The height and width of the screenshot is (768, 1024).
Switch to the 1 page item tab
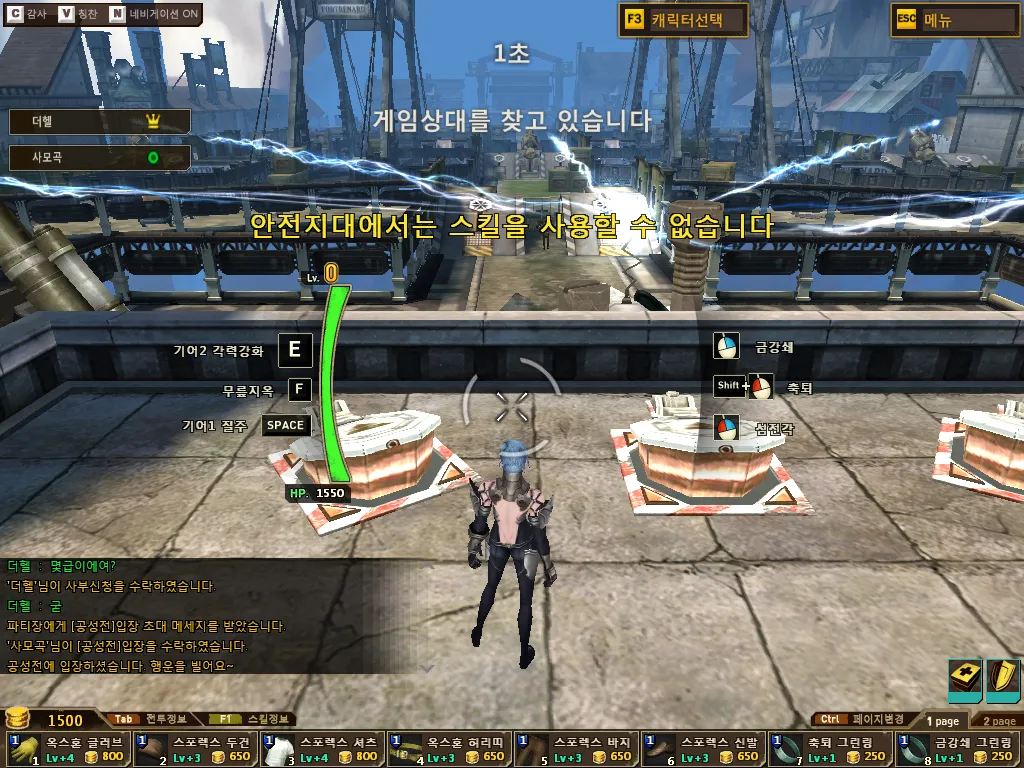(942, 720)
